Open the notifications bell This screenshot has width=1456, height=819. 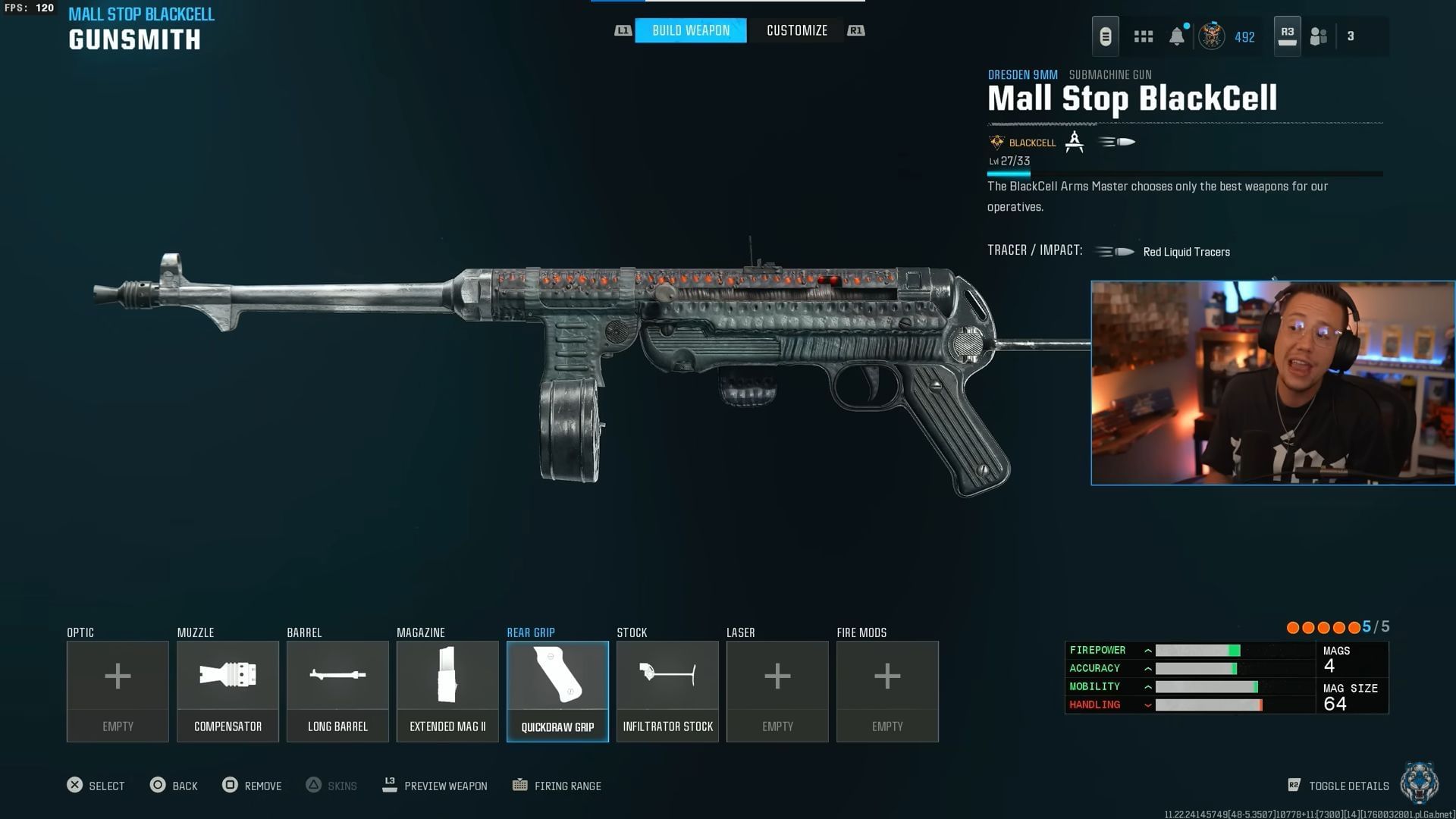(x=1176, y=36)
